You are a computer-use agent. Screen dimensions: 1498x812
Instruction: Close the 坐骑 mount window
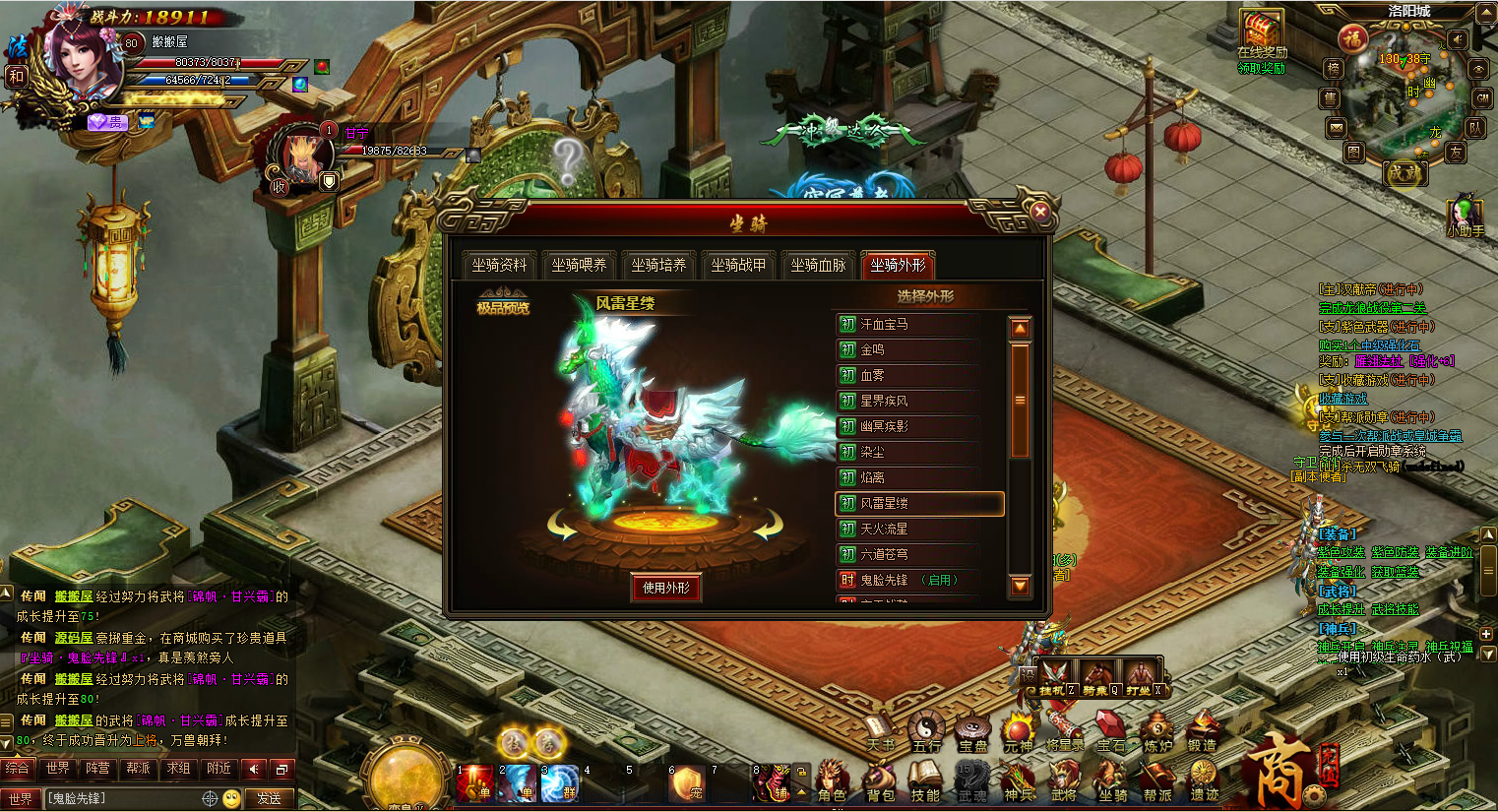(1039, 211)
